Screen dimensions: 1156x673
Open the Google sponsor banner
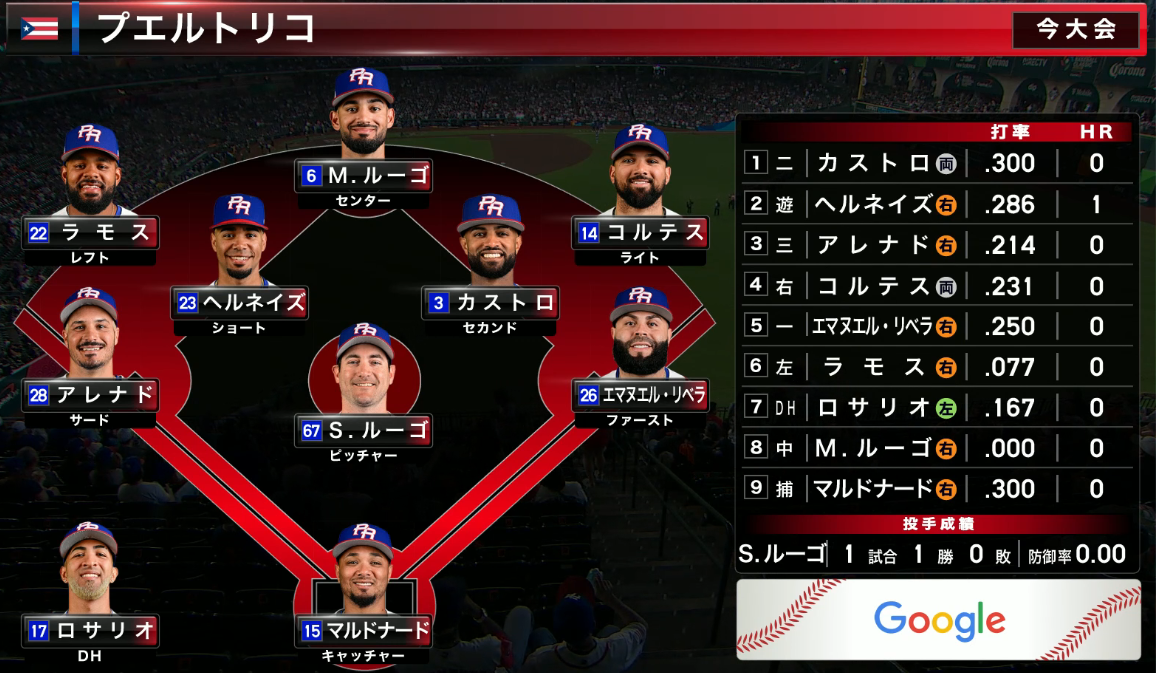point(938,620)
